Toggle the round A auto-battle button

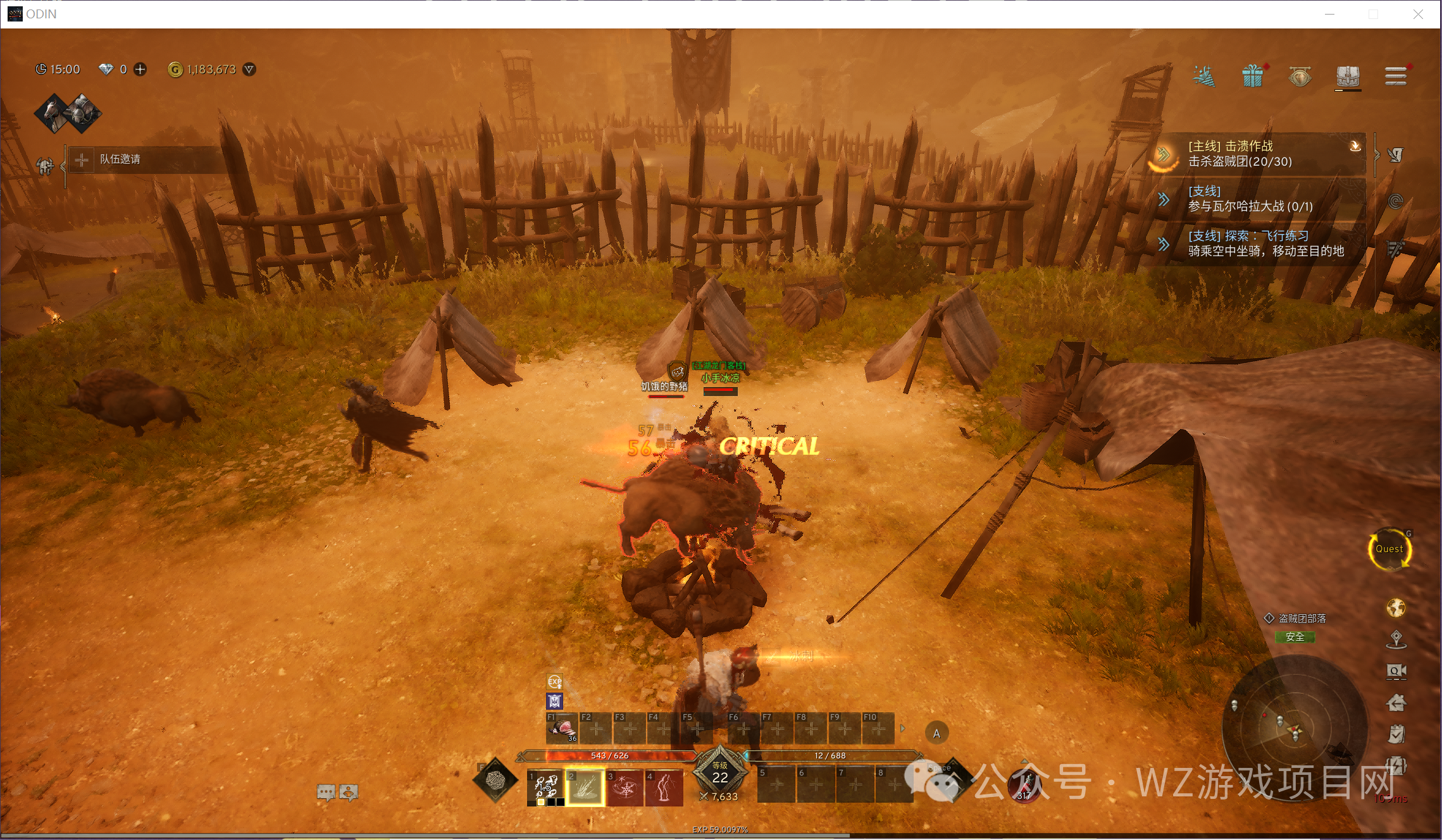[x=936, y=734]
